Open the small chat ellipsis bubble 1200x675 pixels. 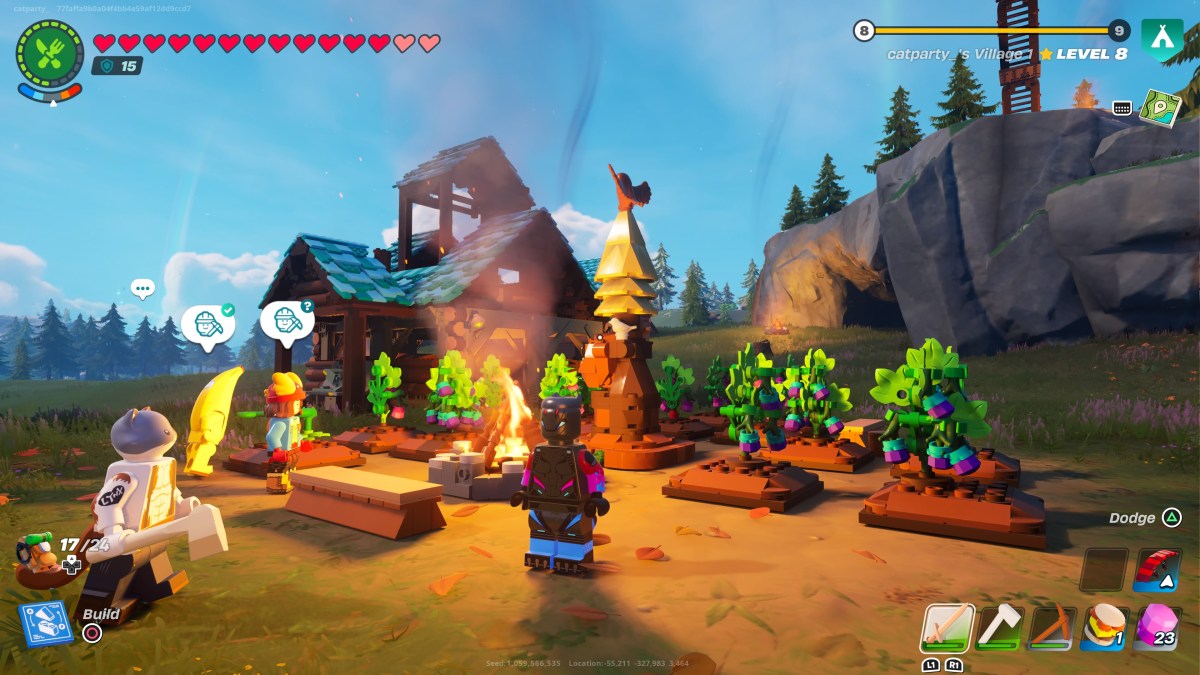point(143,289)
